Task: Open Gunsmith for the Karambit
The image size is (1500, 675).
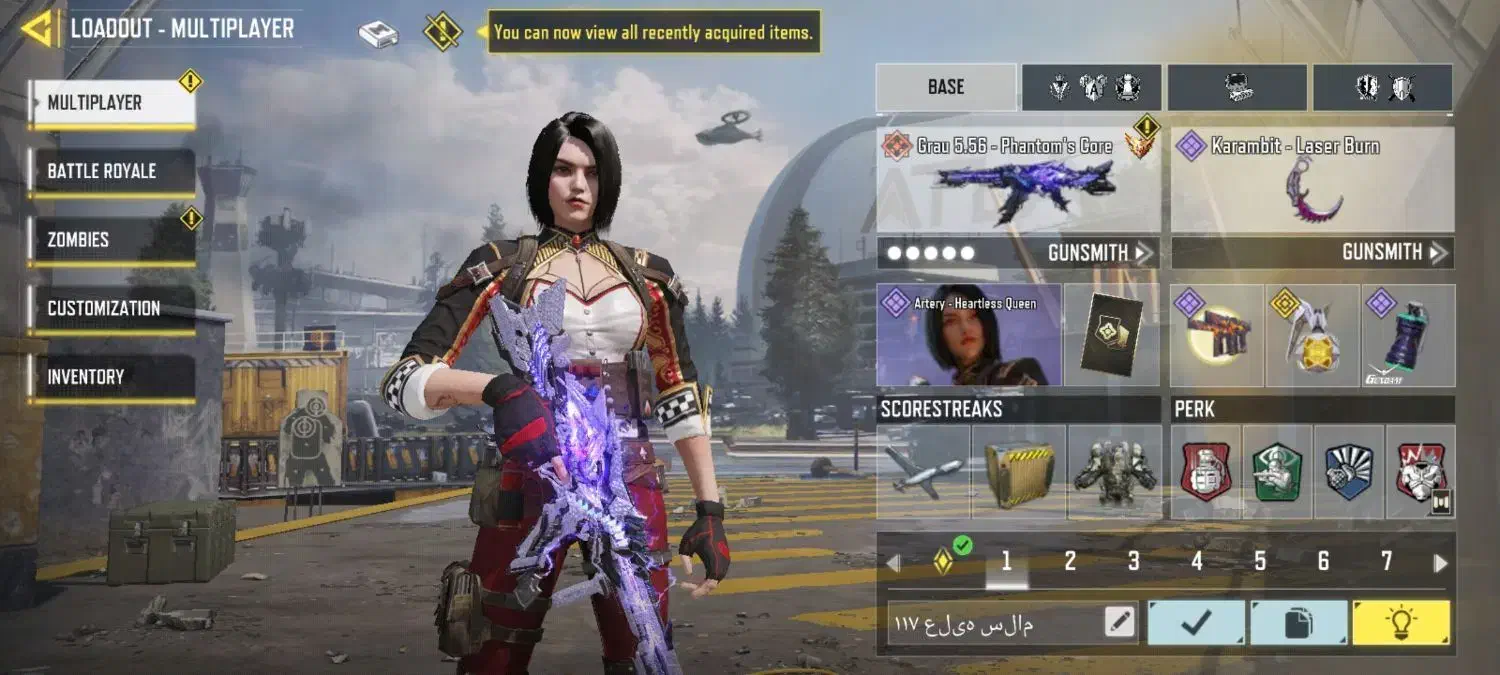Action: 1394,253
